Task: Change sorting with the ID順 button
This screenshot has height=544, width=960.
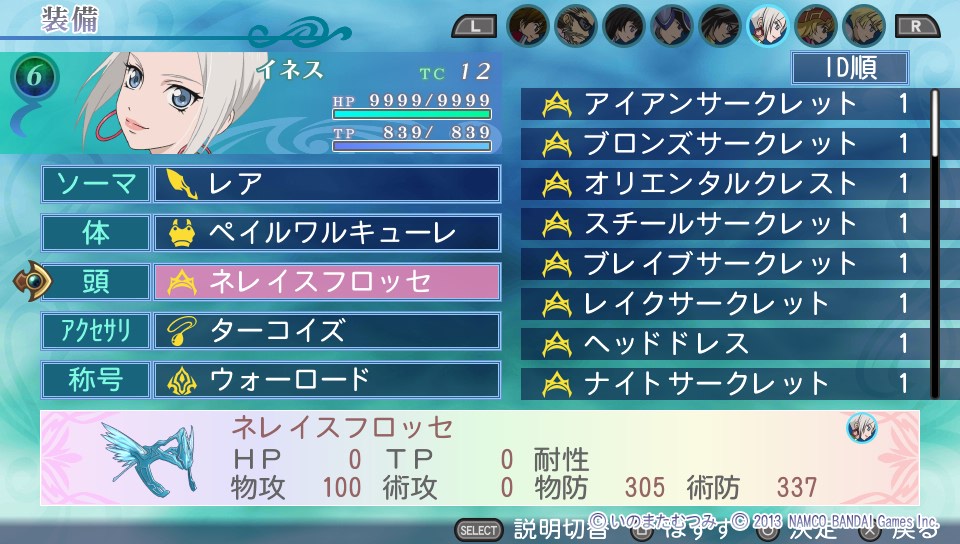Action: point(849,68)
